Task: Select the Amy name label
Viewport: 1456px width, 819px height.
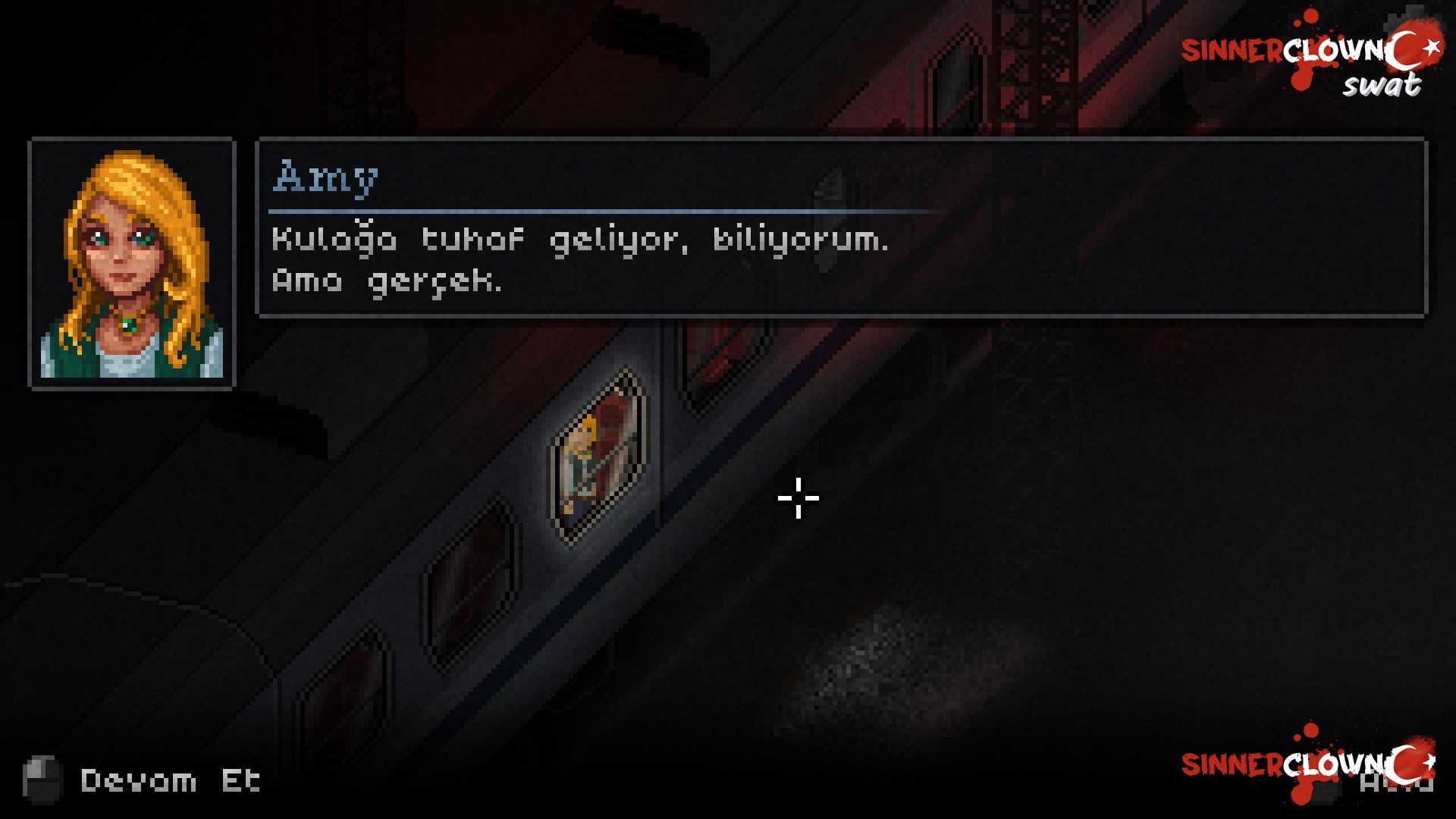Action: [x=324, y=177]
